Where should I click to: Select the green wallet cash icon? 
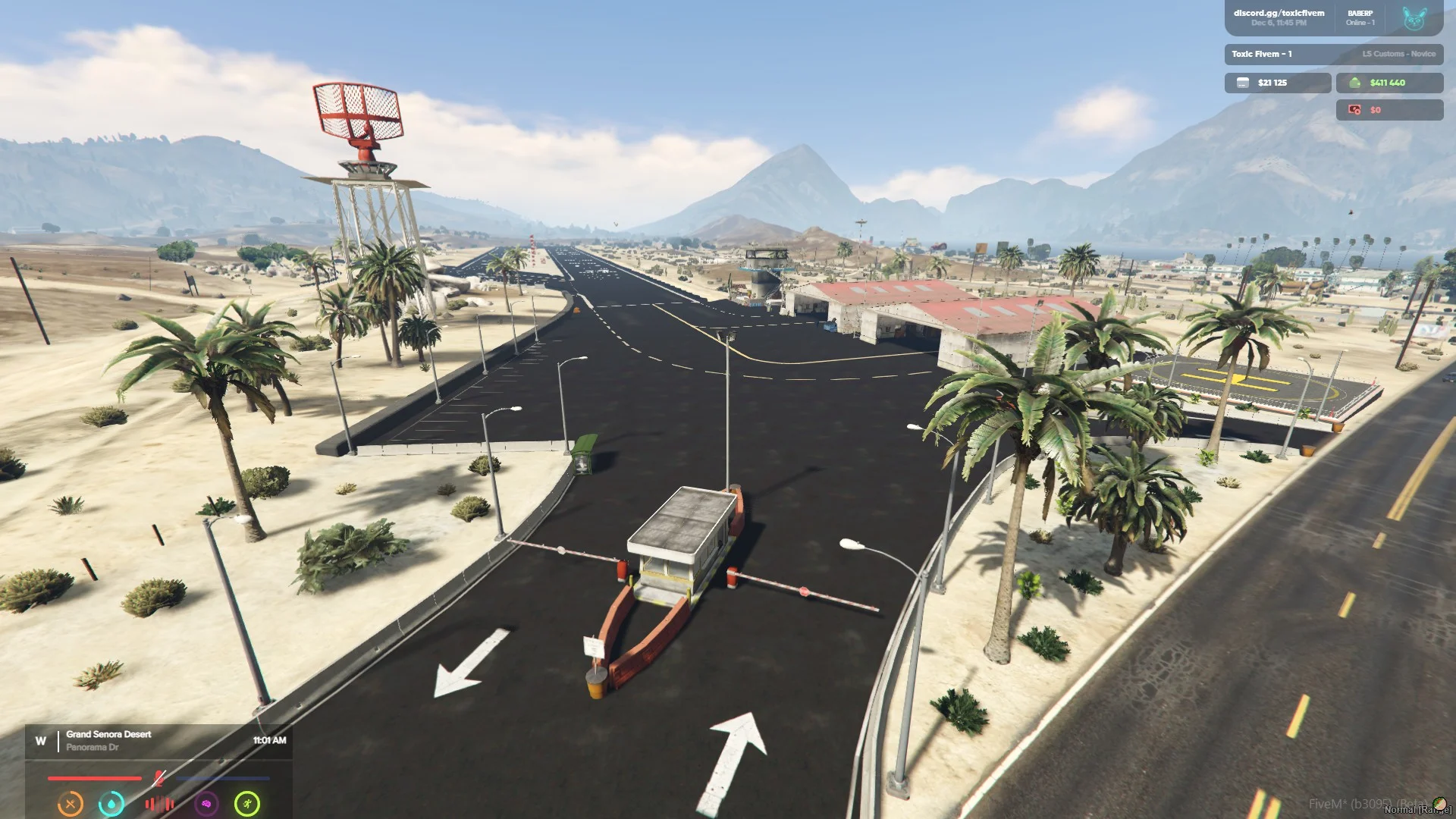[x=1354, y=83]
